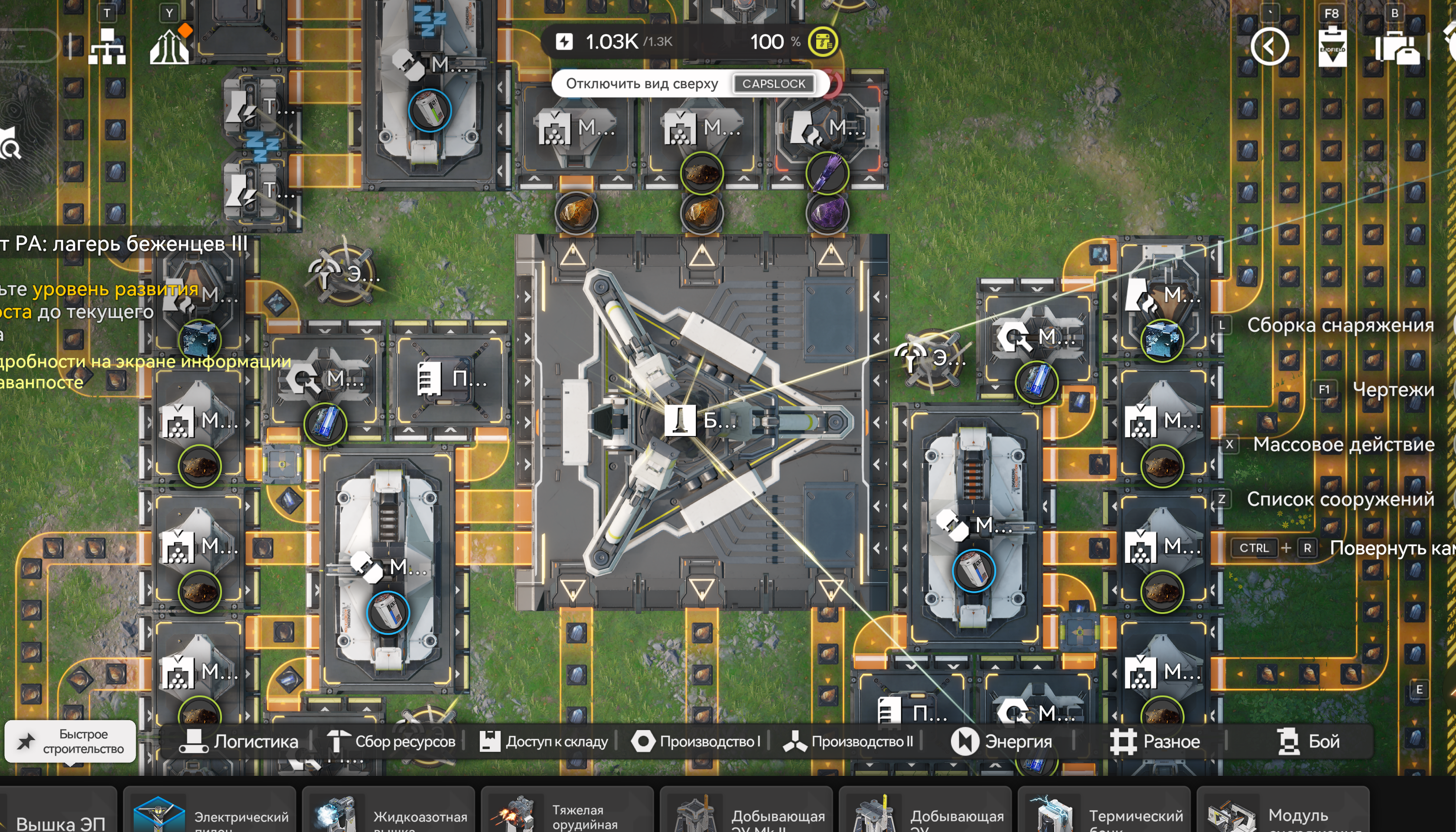Image resolution: width=1456 pixels, height=832 pixels.
Task: Open the Разное build category
Action: (x=1154, y=741)
